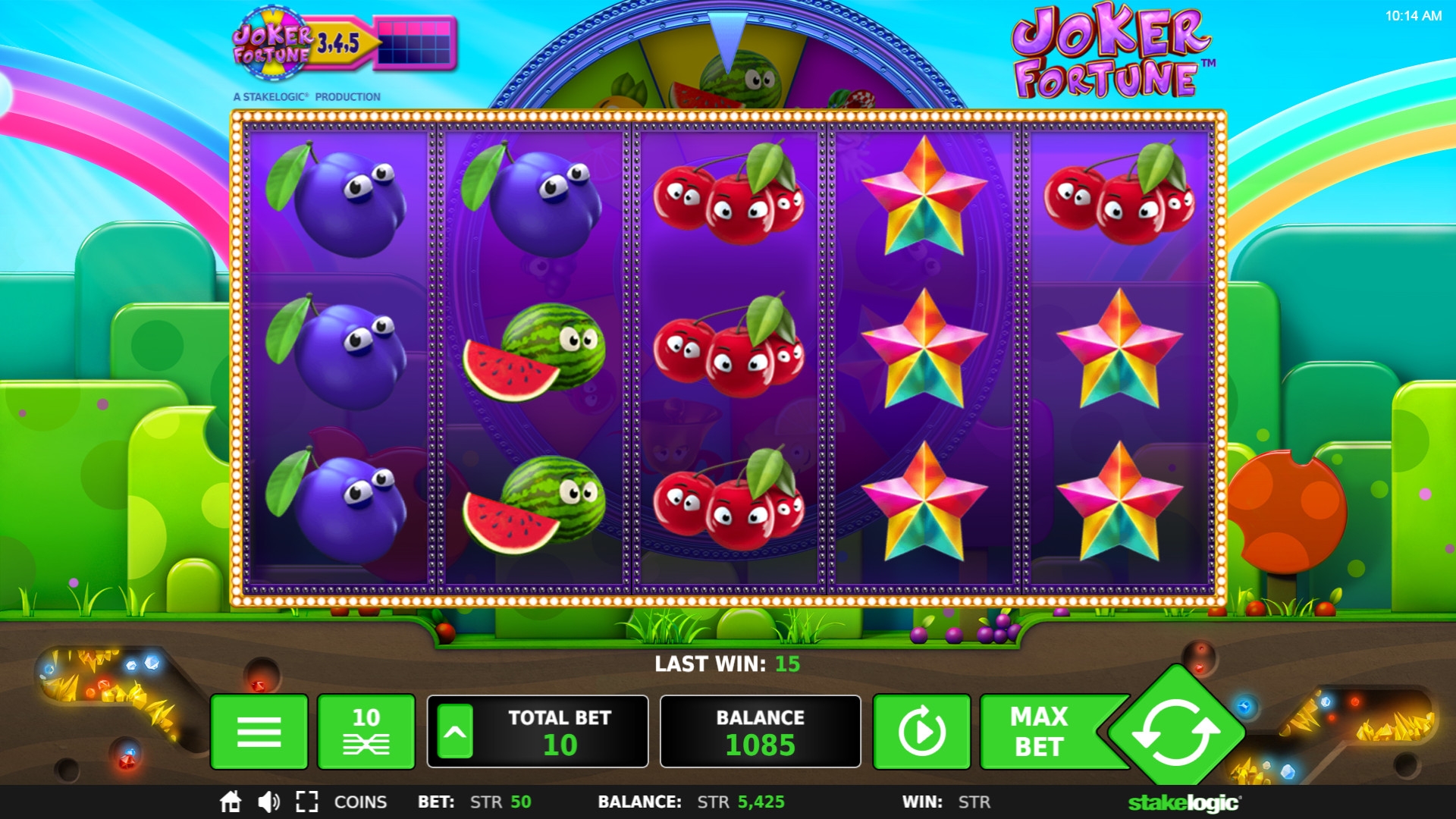Screen dimensions: 1456x819
Task: Open the 10 paylines selector
Action: [x=366, y=732]
